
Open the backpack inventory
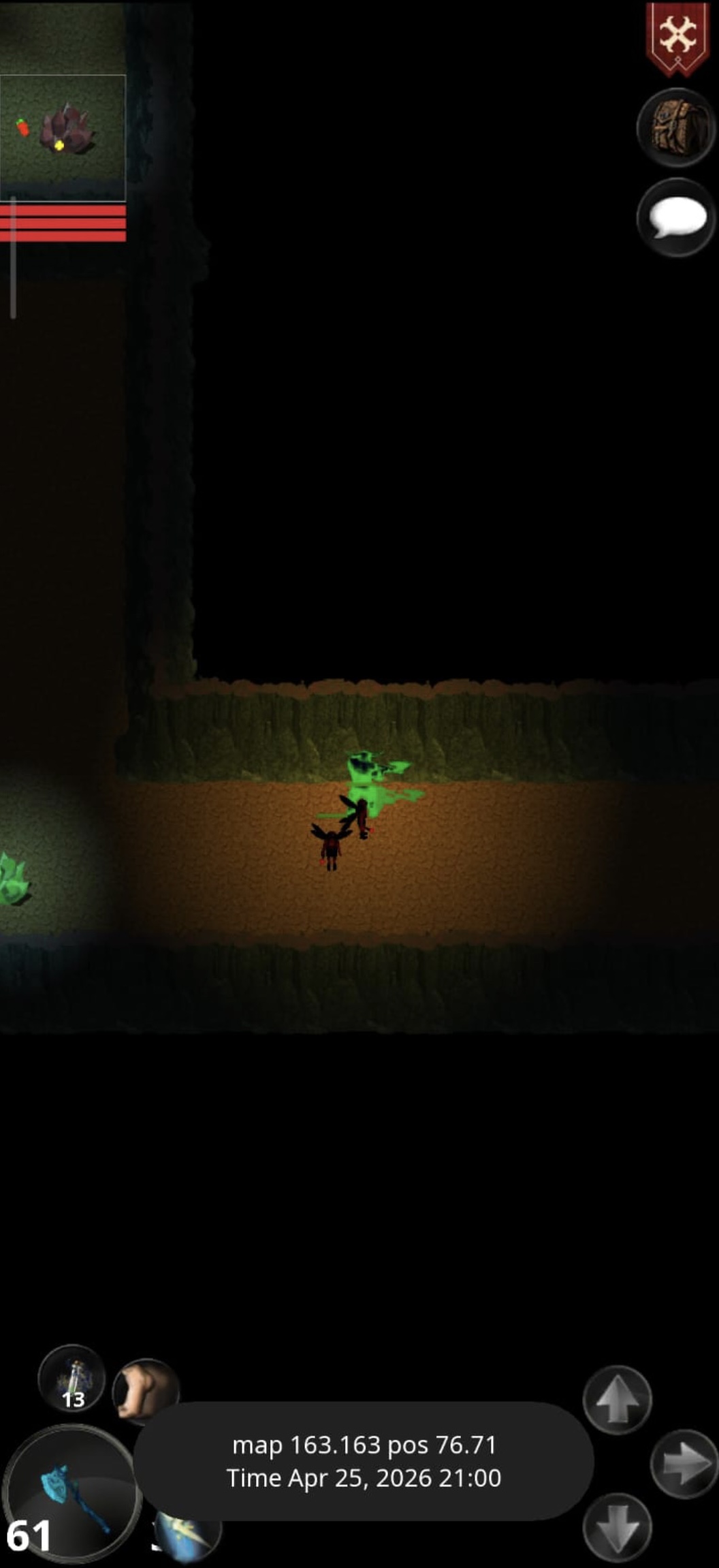point(677,127)
